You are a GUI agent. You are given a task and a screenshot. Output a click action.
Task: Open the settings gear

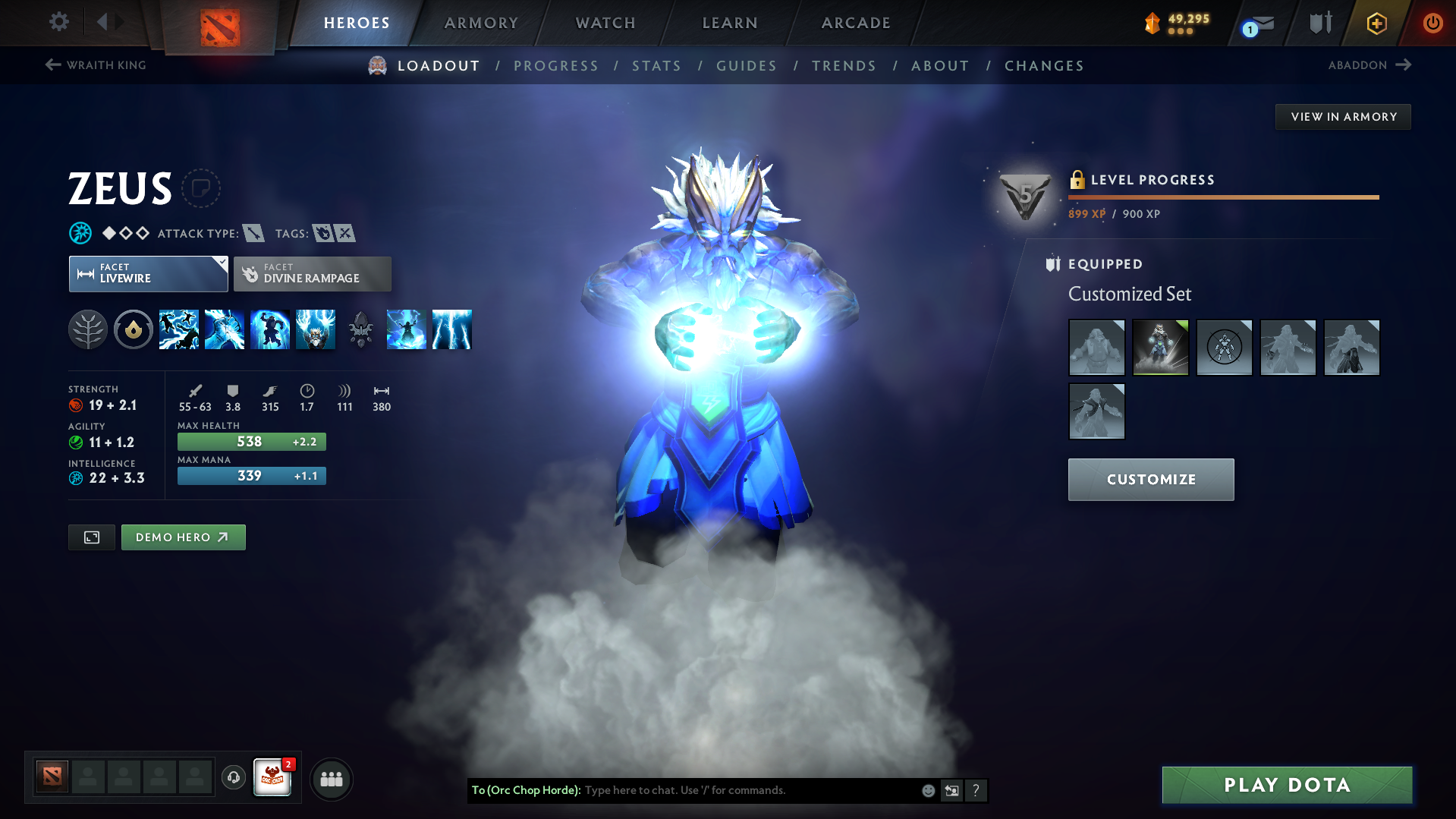tap(58, 22)
